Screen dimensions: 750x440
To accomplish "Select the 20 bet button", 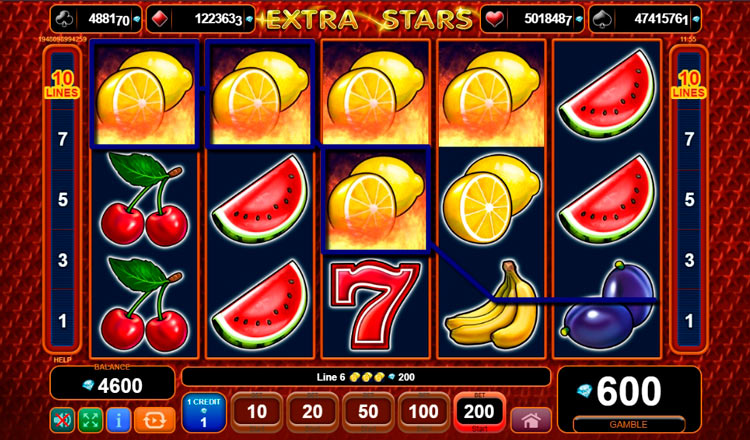I will pyautogui.click(x=312, y=412).
